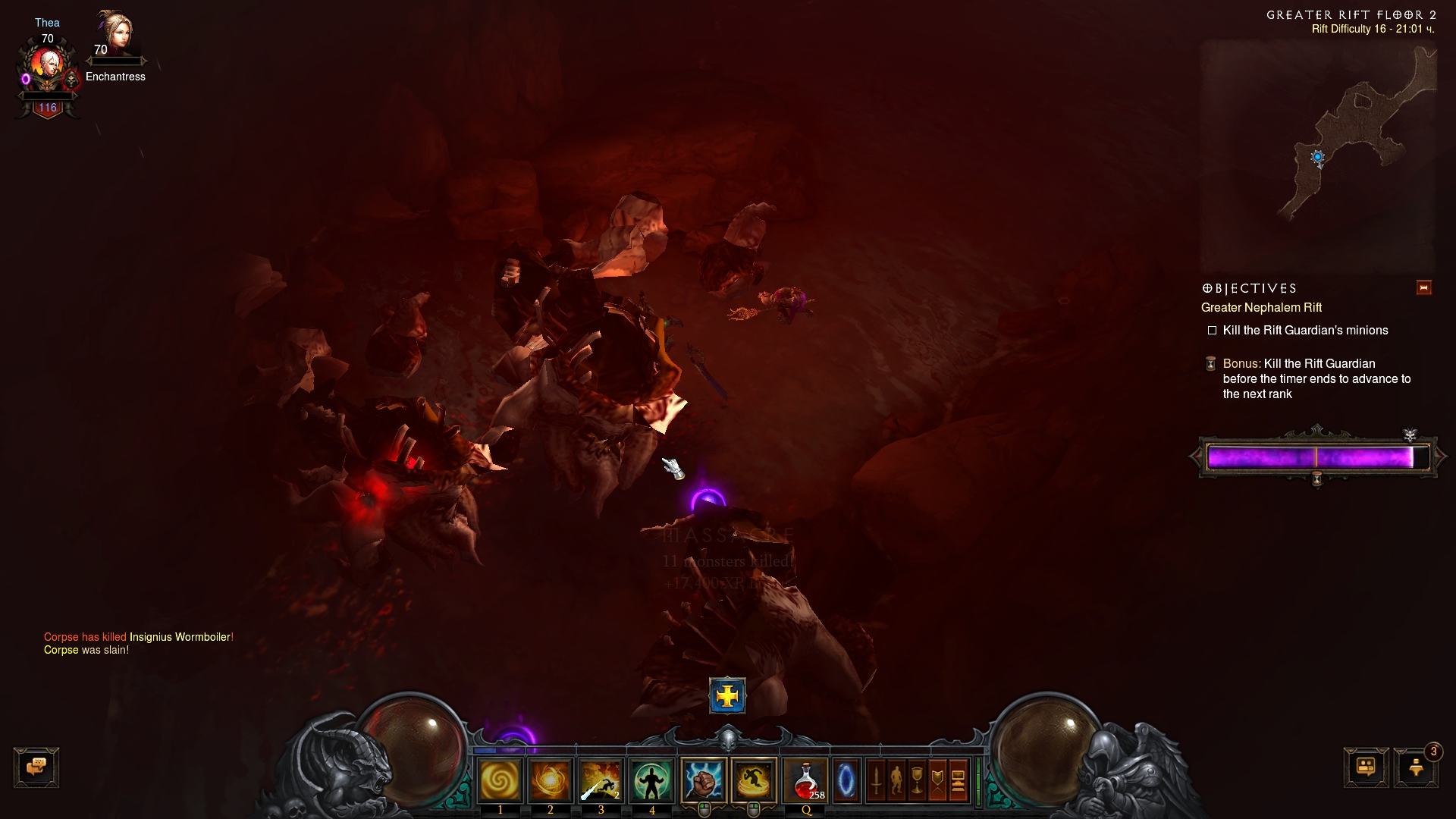Select the lightning fist primary attack skill

coord(704,780)
